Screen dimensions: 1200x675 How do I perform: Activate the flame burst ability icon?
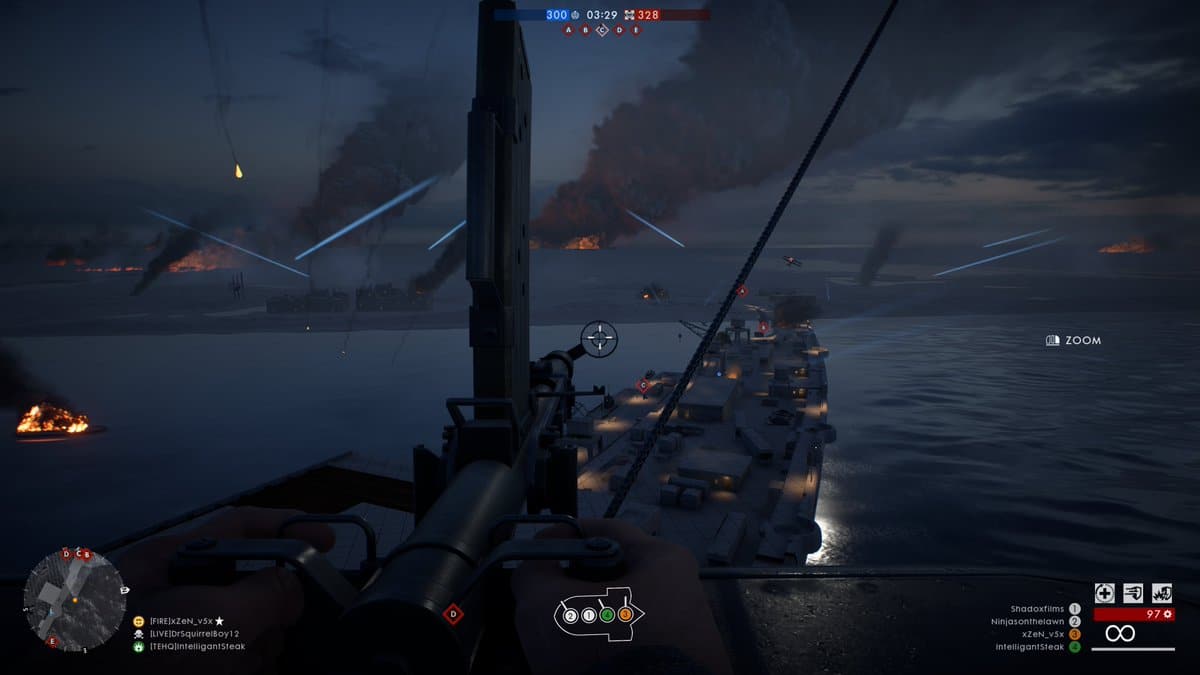[x=1161, y=592]
